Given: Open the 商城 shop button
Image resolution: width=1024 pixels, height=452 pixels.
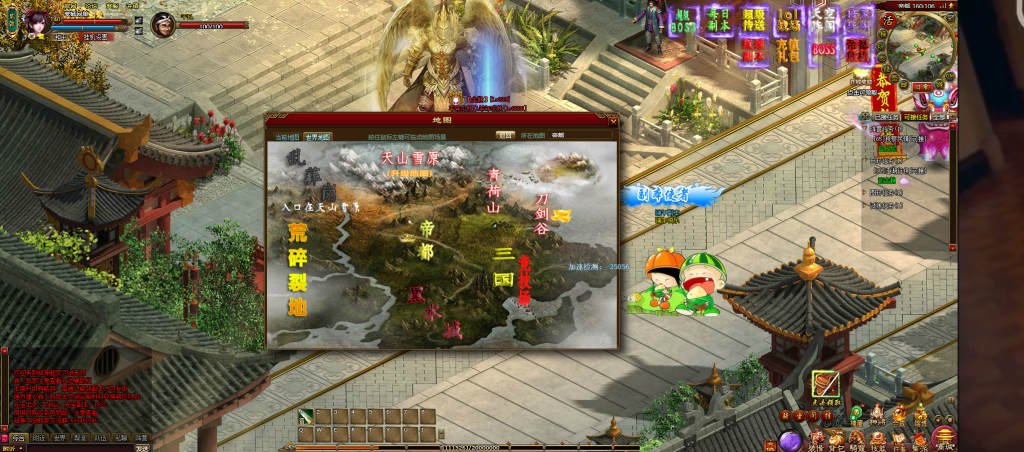Looking at the screenshot, I should coord(943,438).
